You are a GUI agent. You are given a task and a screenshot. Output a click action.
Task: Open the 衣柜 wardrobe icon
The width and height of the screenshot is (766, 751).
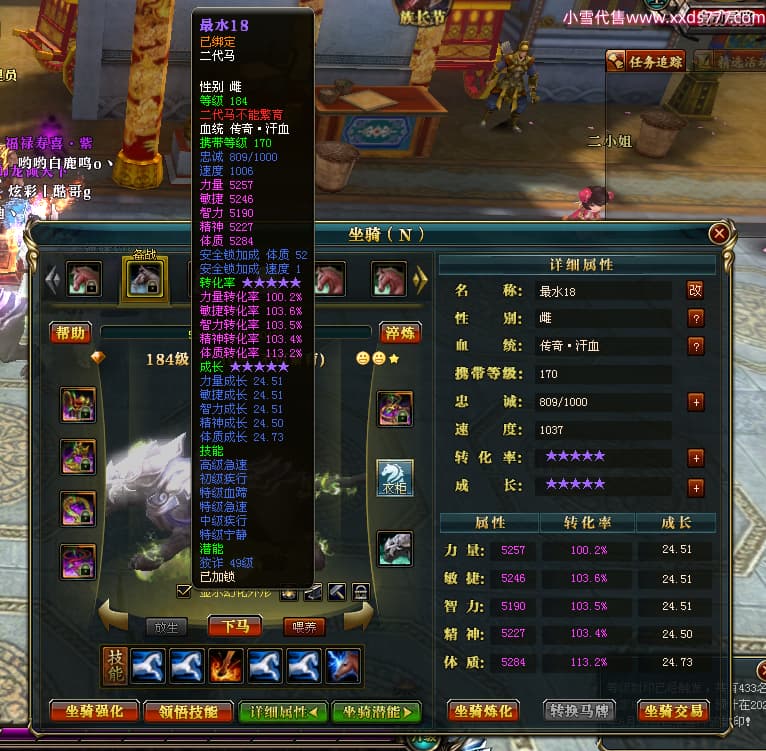(395, 477)
